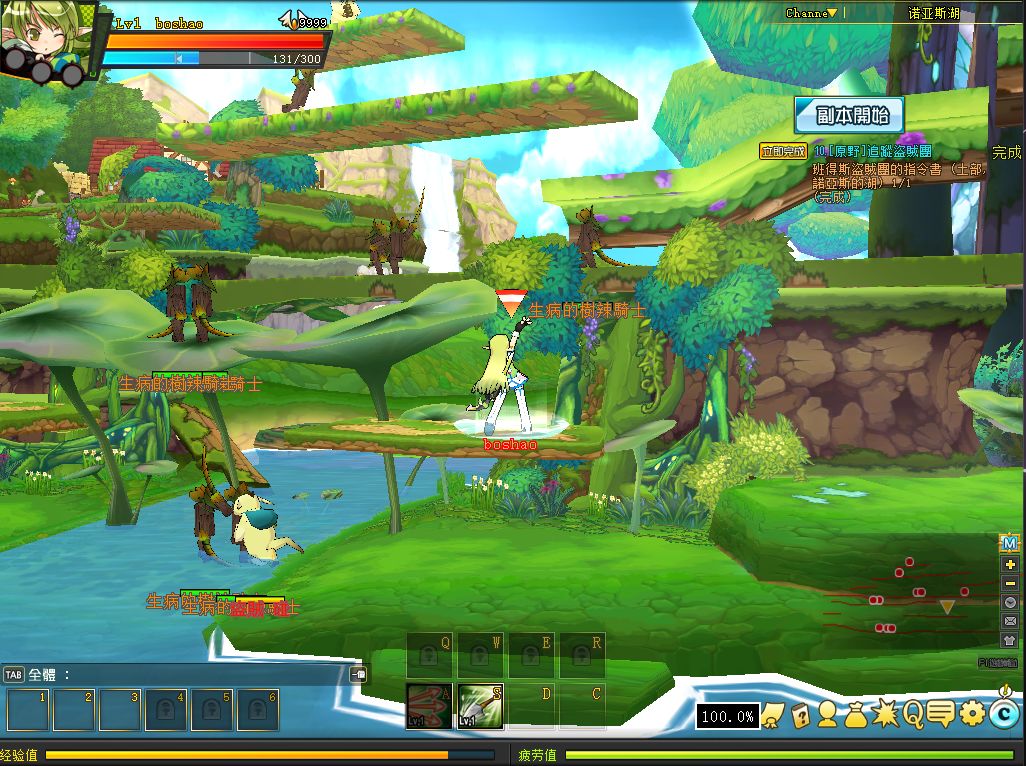Open the starburst skill menu icon
This screenshot has height=766, width=1026.
[885, 714]
